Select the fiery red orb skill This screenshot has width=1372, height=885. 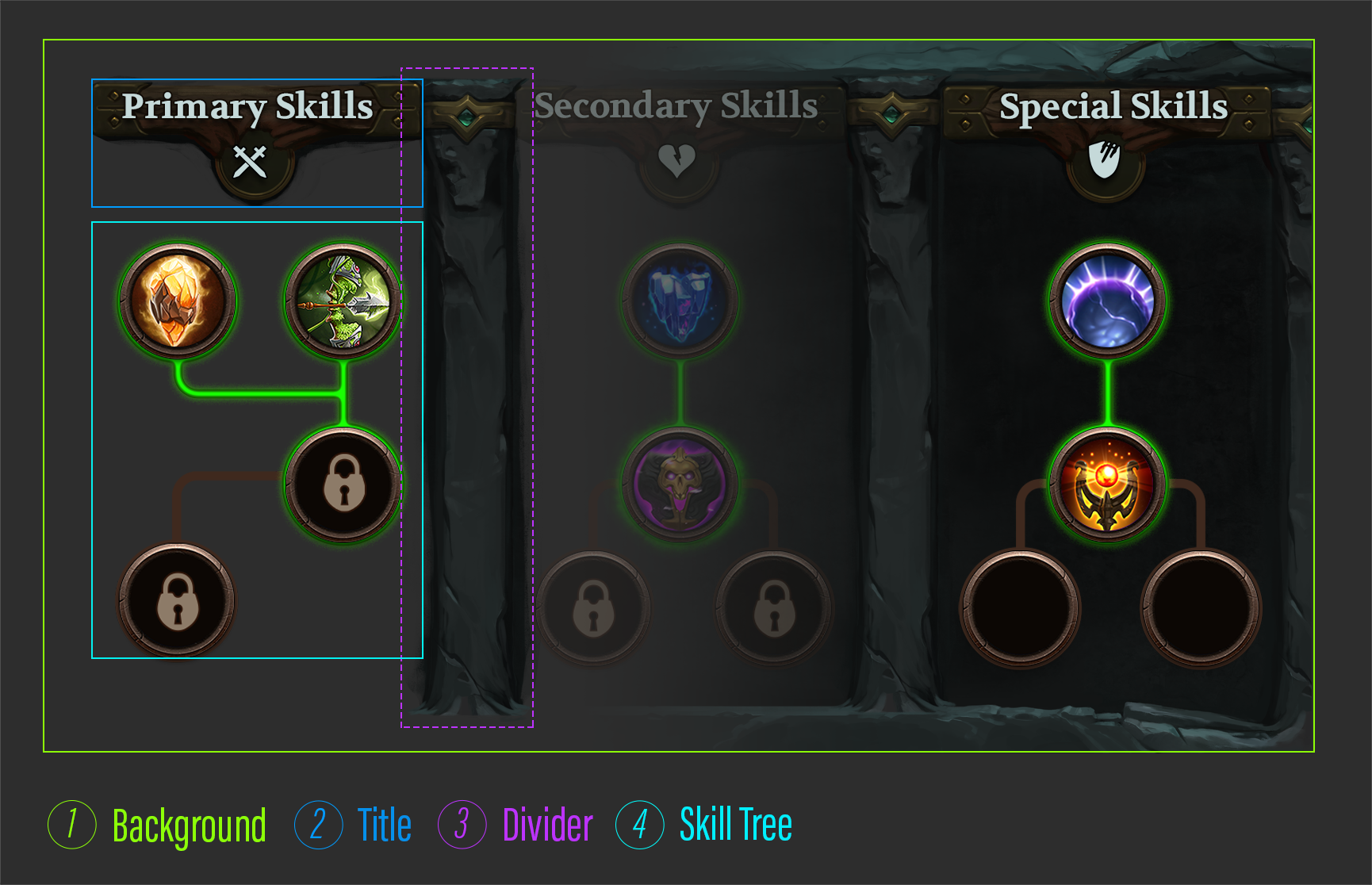1107,484
